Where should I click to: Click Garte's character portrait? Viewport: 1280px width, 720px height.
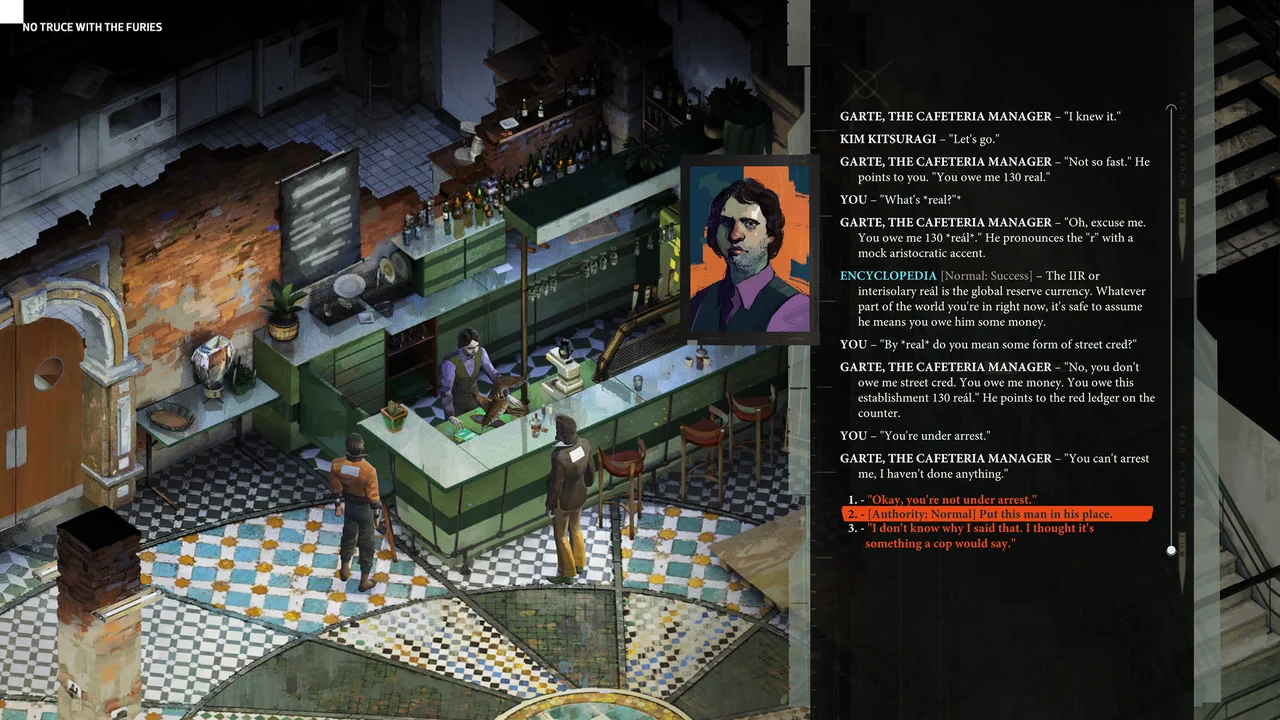tap(750, 250)
